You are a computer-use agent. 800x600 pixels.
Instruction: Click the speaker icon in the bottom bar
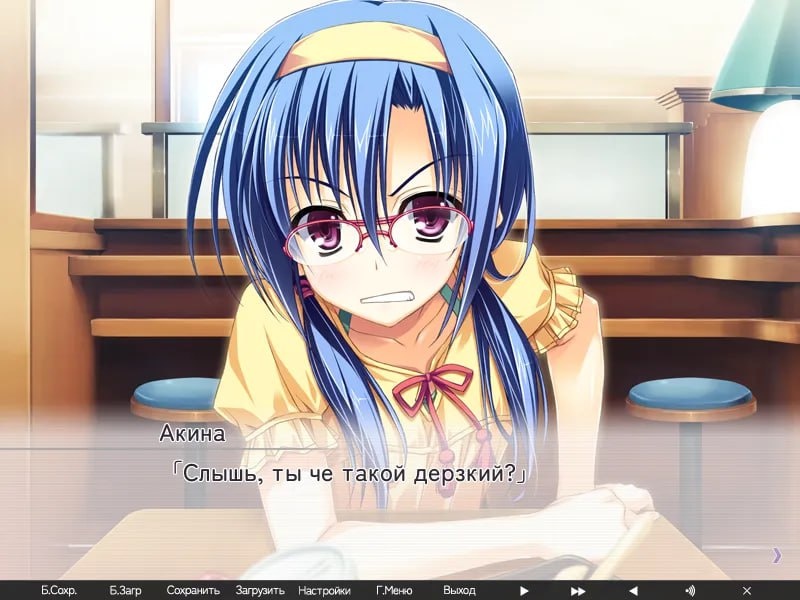click(689, 591)
